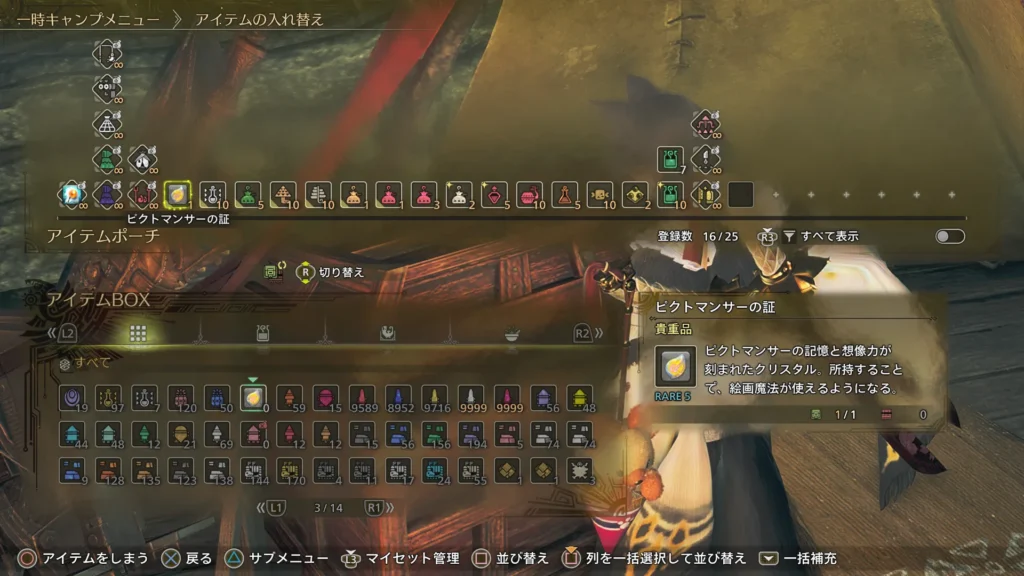The image size is (1024, 576).
Task: Select the highlighted orange crystal slot in the item box
Action: (x=252, y=398)
